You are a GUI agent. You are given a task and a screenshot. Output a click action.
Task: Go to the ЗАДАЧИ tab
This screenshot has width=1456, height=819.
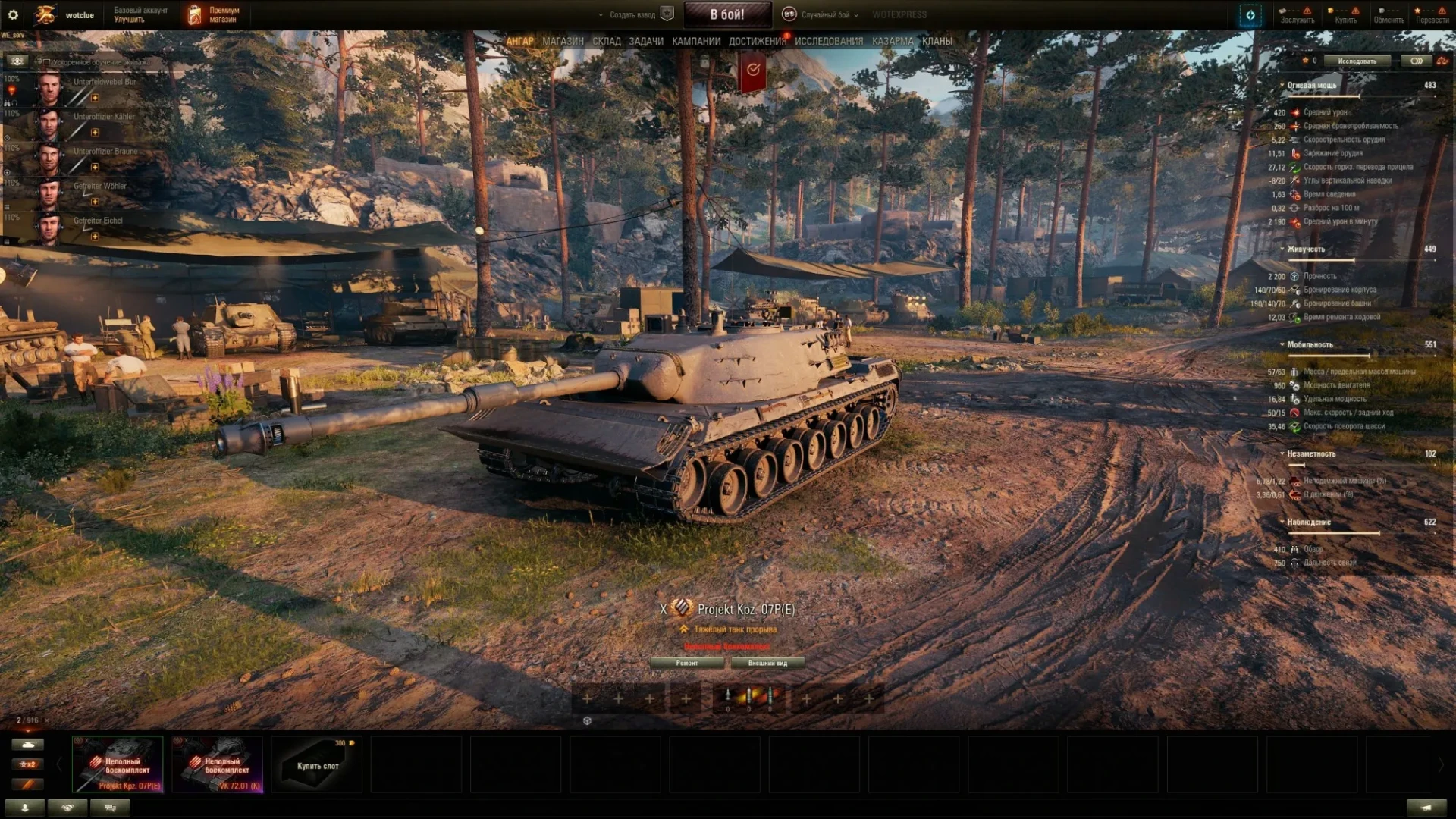[x=645, y=41]
